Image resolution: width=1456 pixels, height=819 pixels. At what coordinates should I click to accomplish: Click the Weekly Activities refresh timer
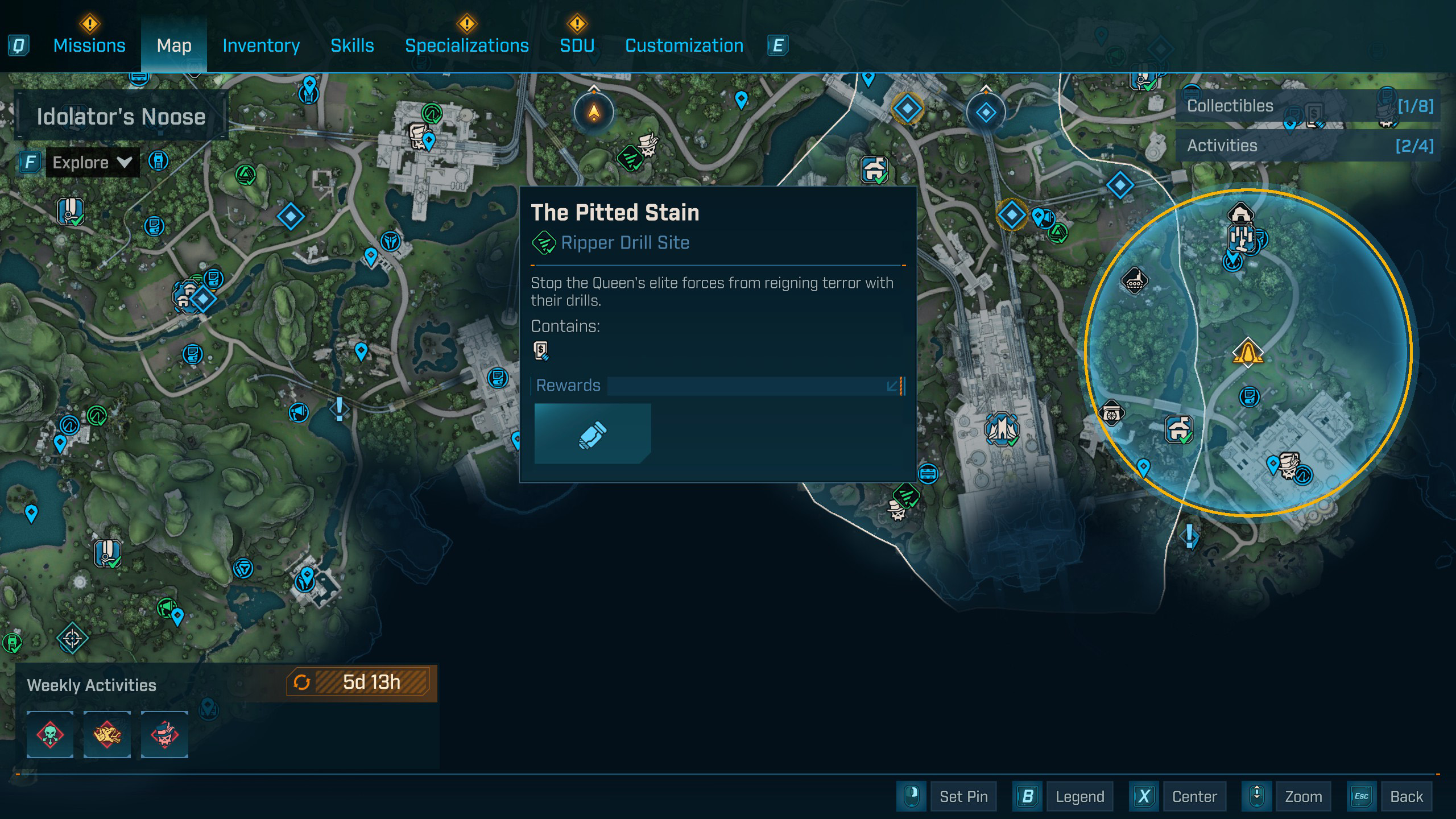(x=359, y=682)
